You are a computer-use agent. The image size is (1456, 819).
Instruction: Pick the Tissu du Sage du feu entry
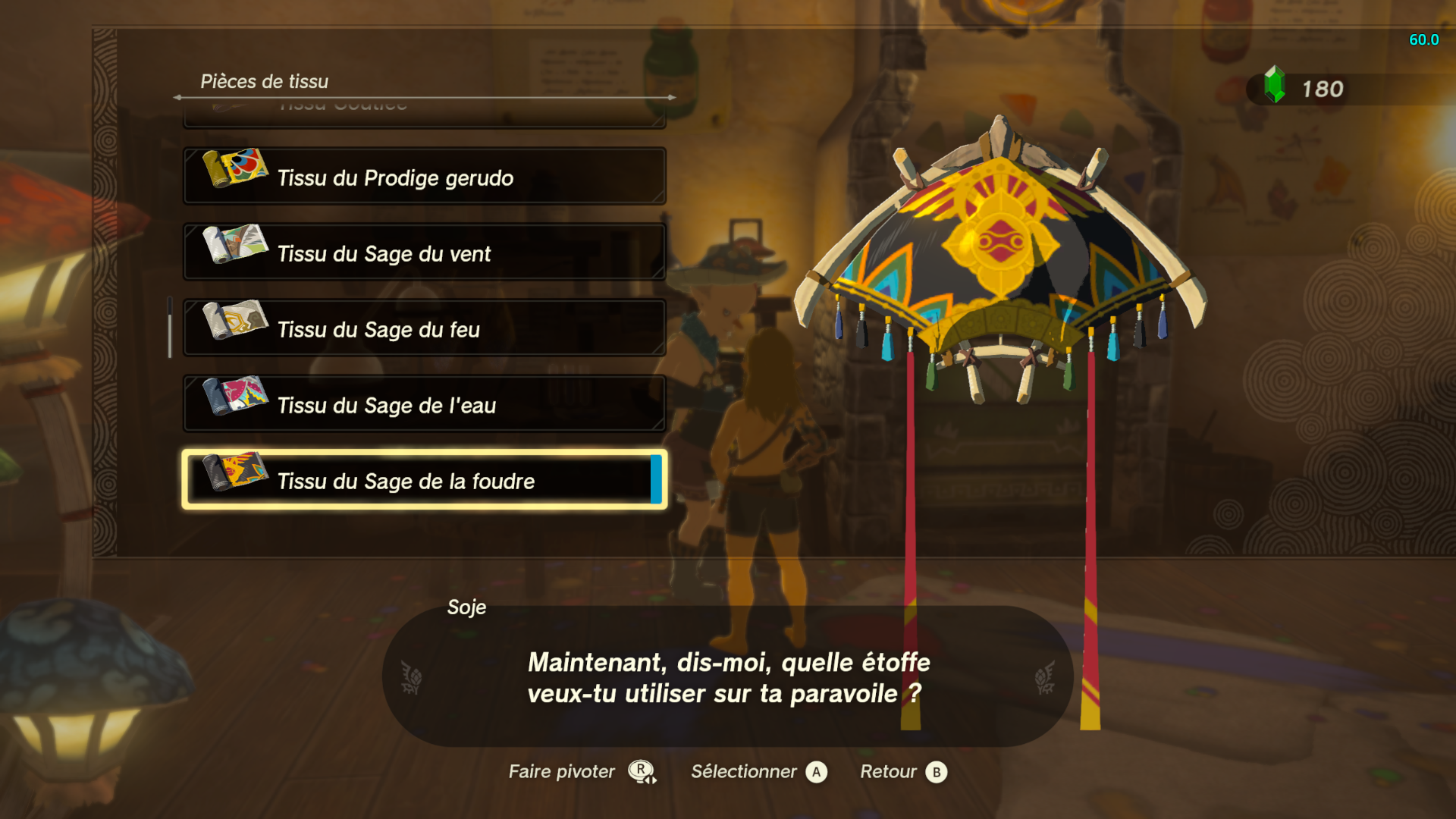pos(425,328)
